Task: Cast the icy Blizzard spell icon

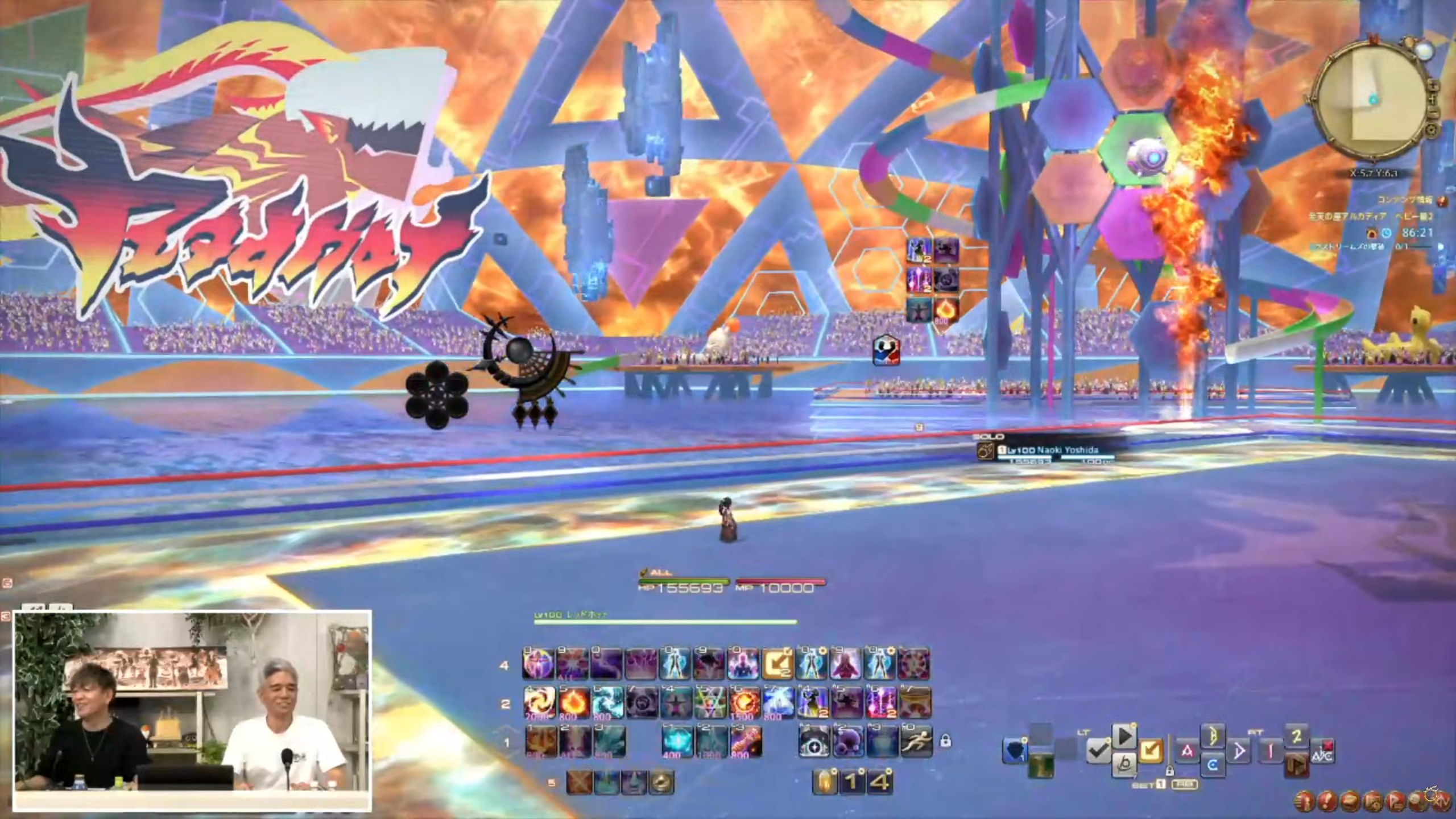Action: coord(607,703)
